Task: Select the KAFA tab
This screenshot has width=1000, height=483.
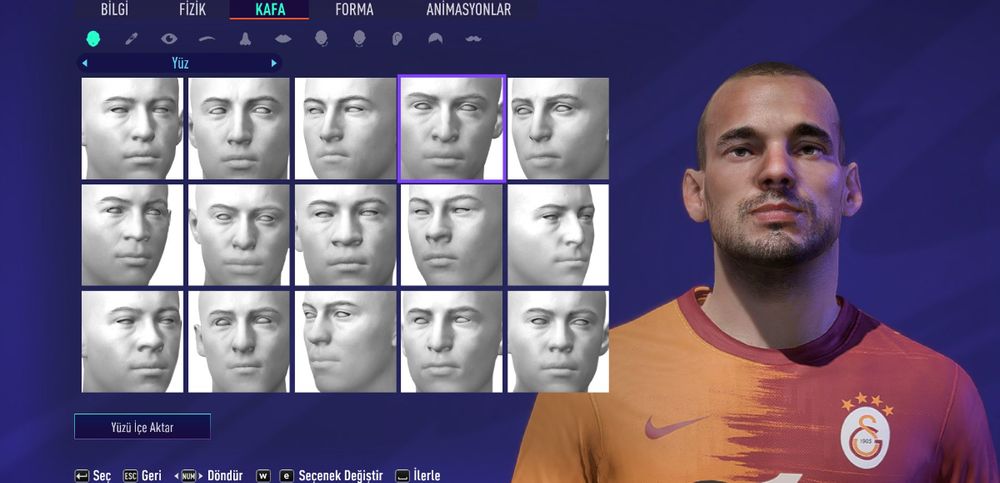Action: pyautogui.click(x=270, y=10)
